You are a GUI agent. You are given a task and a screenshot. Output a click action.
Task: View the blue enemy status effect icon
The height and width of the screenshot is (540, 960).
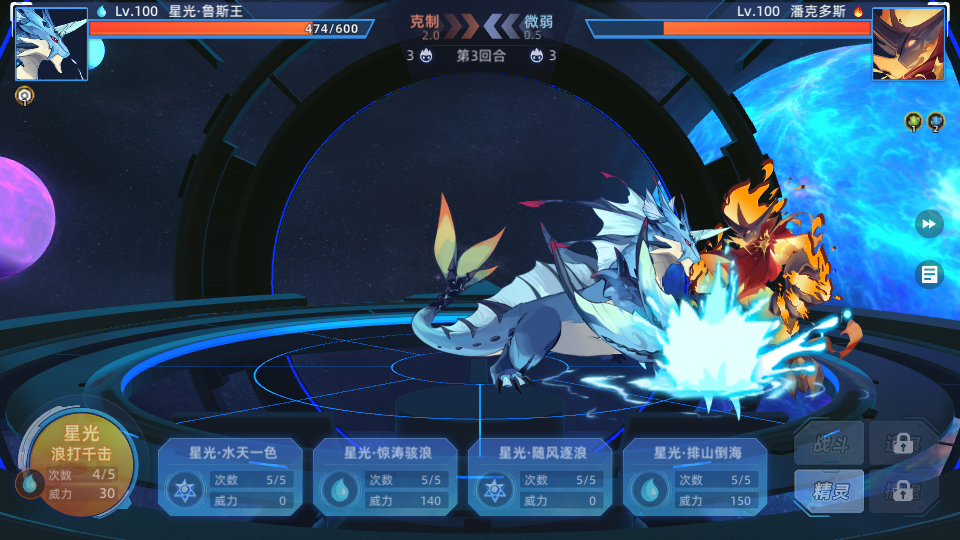(x=936, y=122)
